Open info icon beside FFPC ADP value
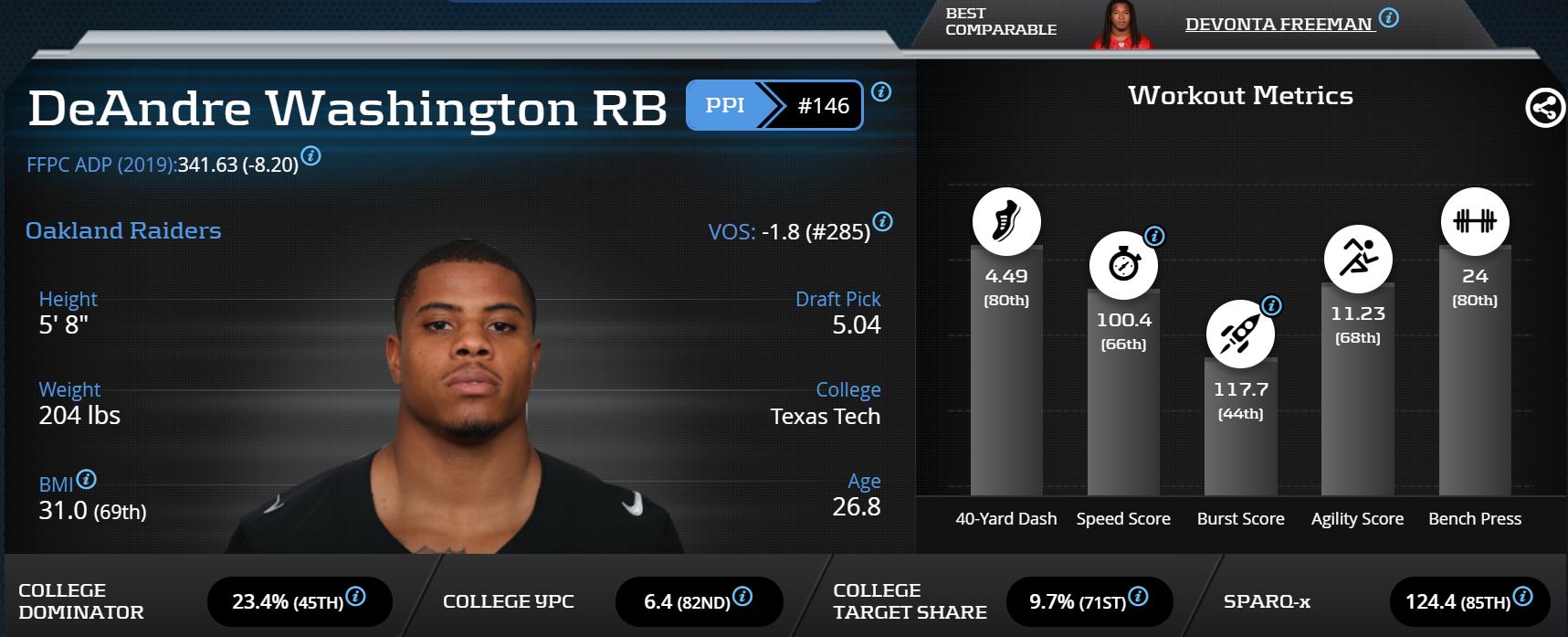 point(310,156)
